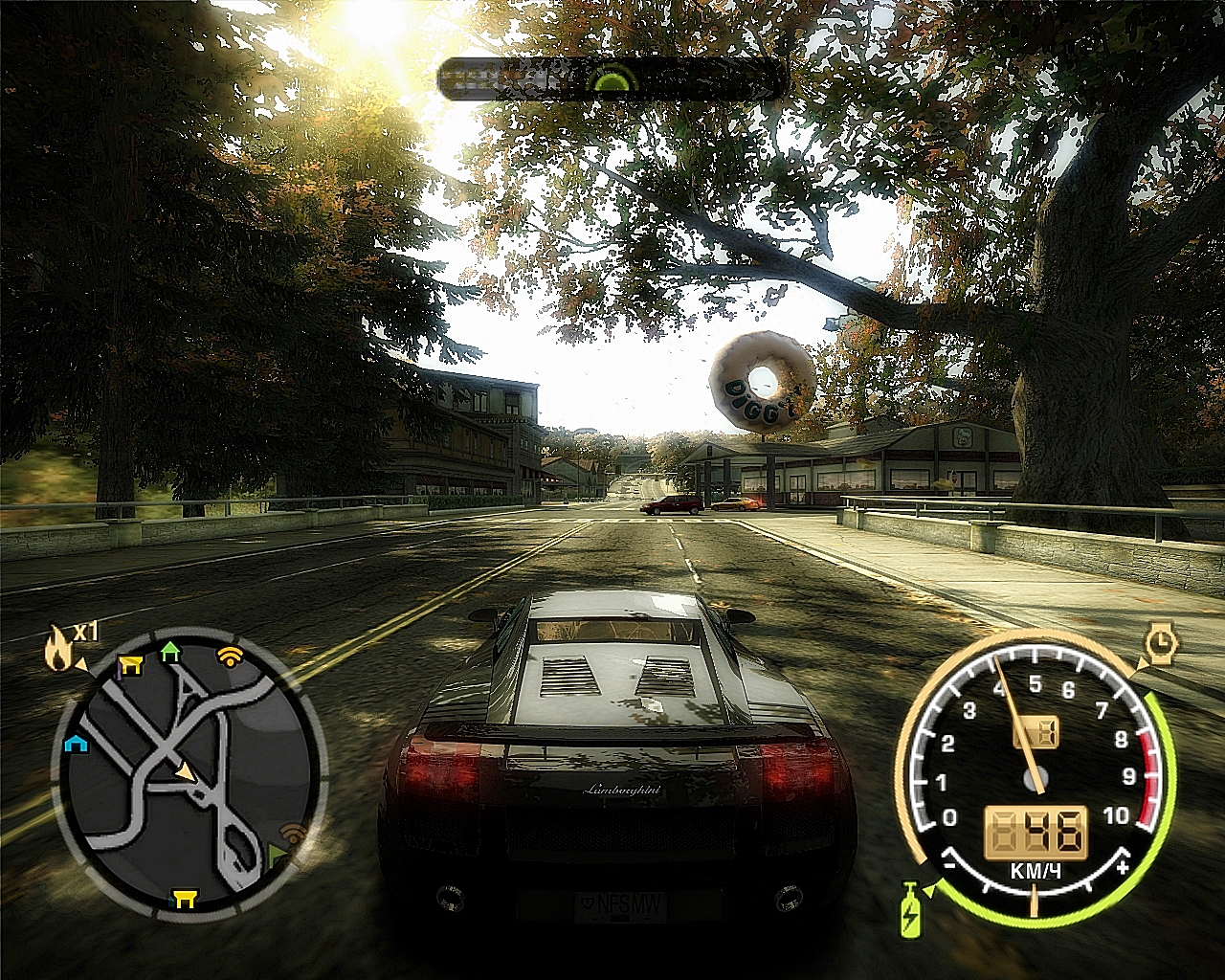Toggle the green event marker on the minimap

coord(278,853)
